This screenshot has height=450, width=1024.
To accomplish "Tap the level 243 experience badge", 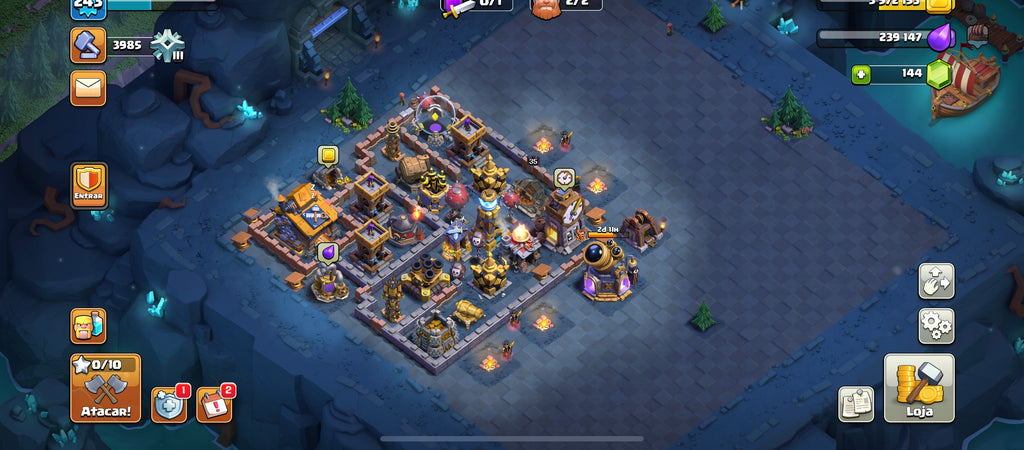I will tap(88, 6).
